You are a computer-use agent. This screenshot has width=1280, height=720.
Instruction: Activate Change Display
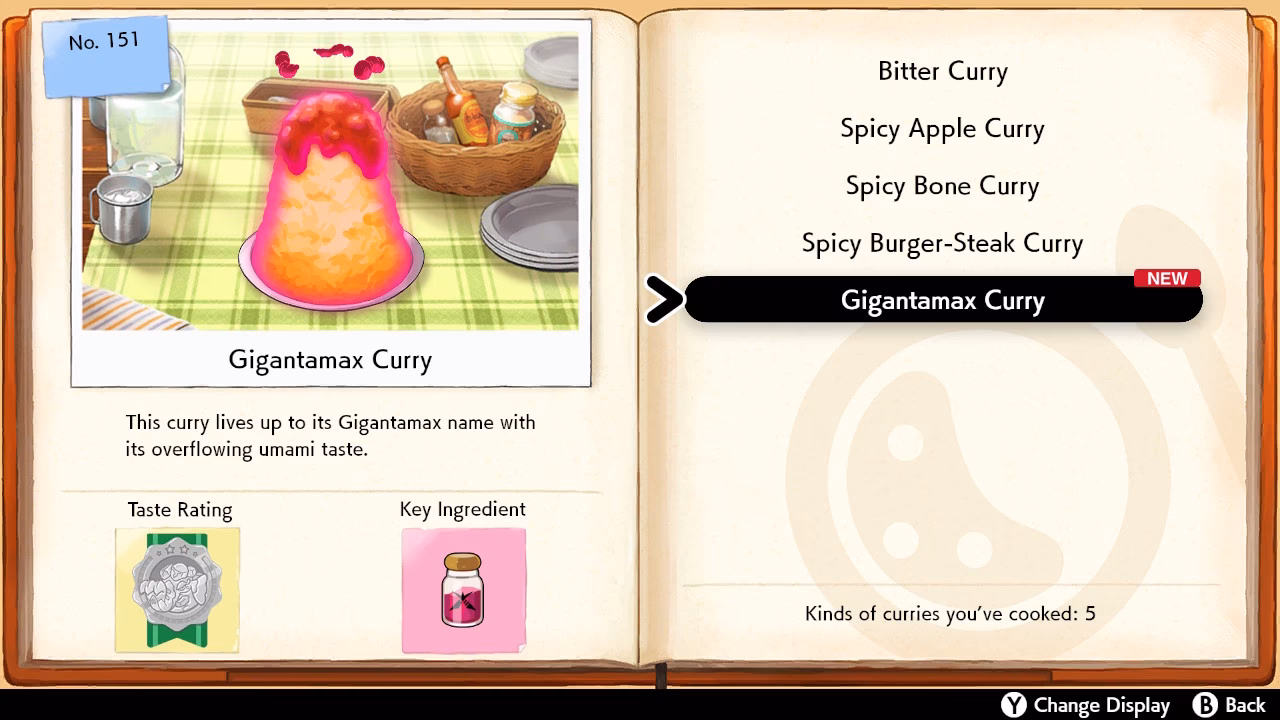(x=1086, y=705)
